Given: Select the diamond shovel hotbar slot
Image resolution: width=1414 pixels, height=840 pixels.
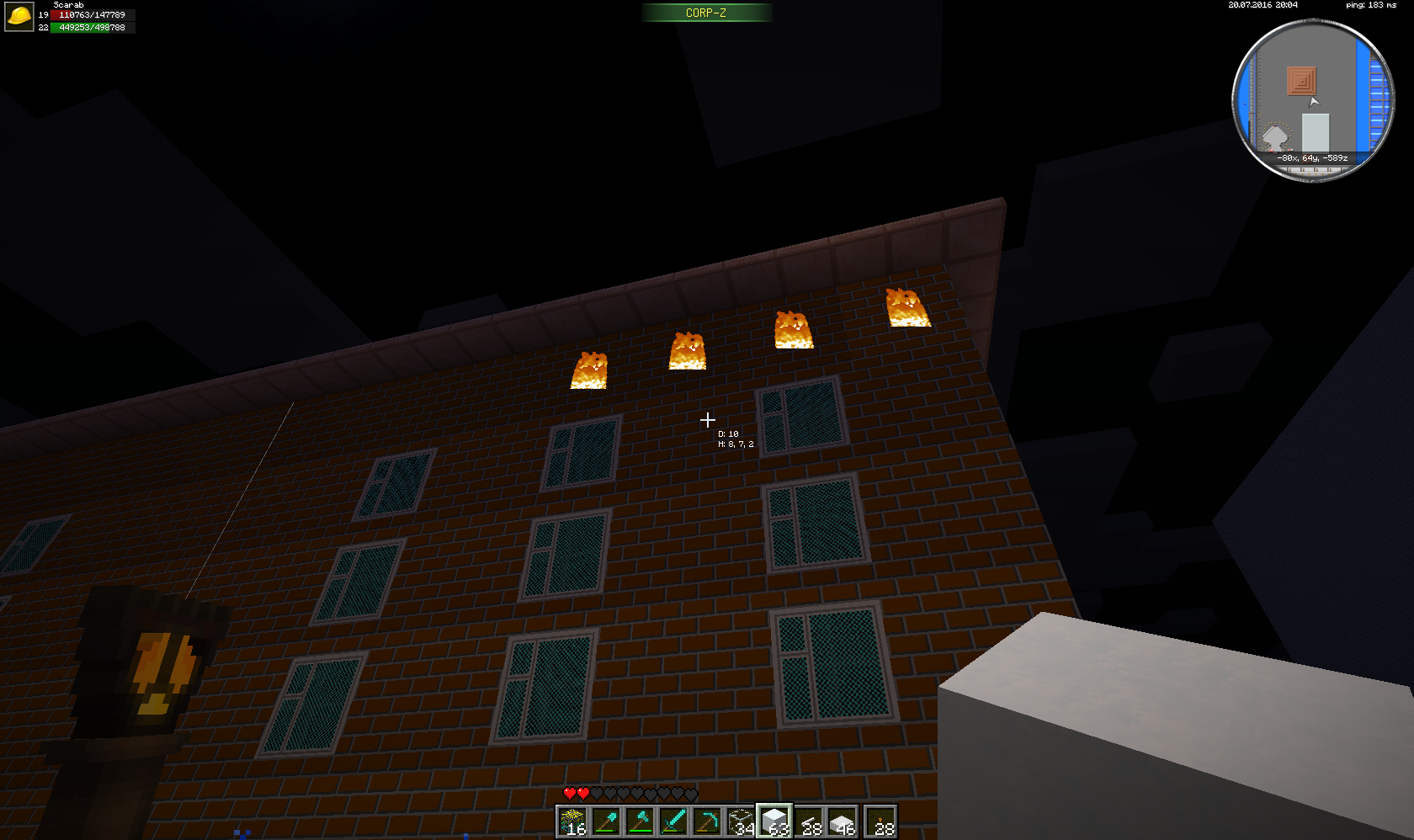Looking at the screenshot, I should click(606, 821).
